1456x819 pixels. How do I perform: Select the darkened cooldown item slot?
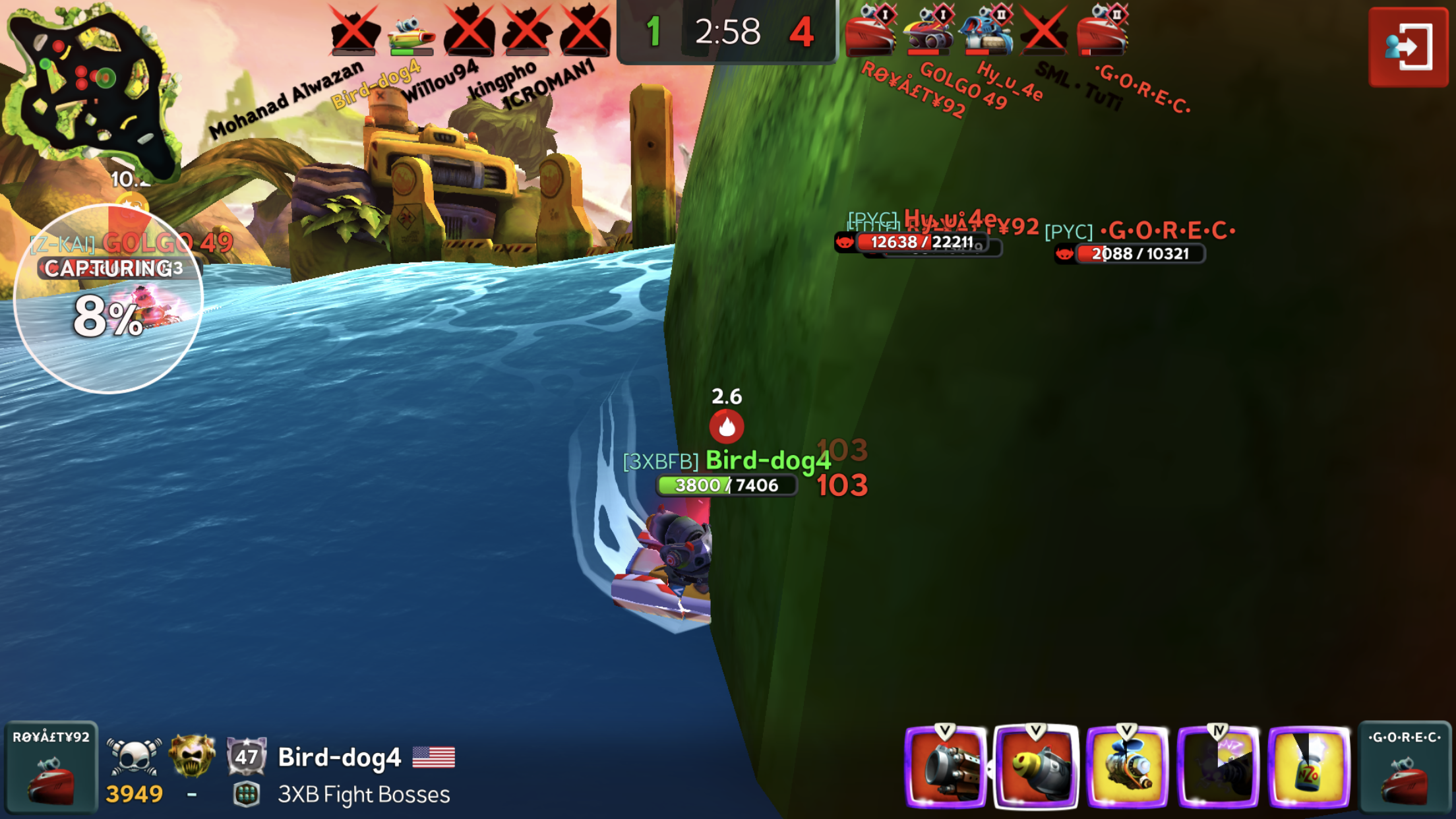[x=1218, y=768]
